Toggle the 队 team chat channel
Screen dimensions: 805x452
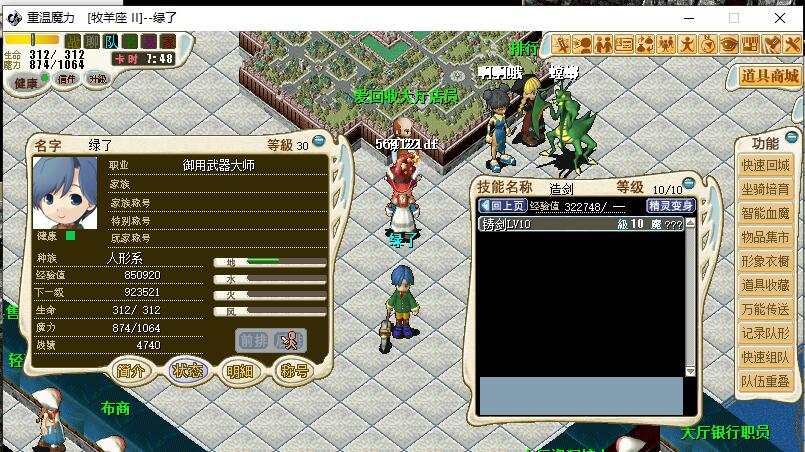click(x=111, y=42)
